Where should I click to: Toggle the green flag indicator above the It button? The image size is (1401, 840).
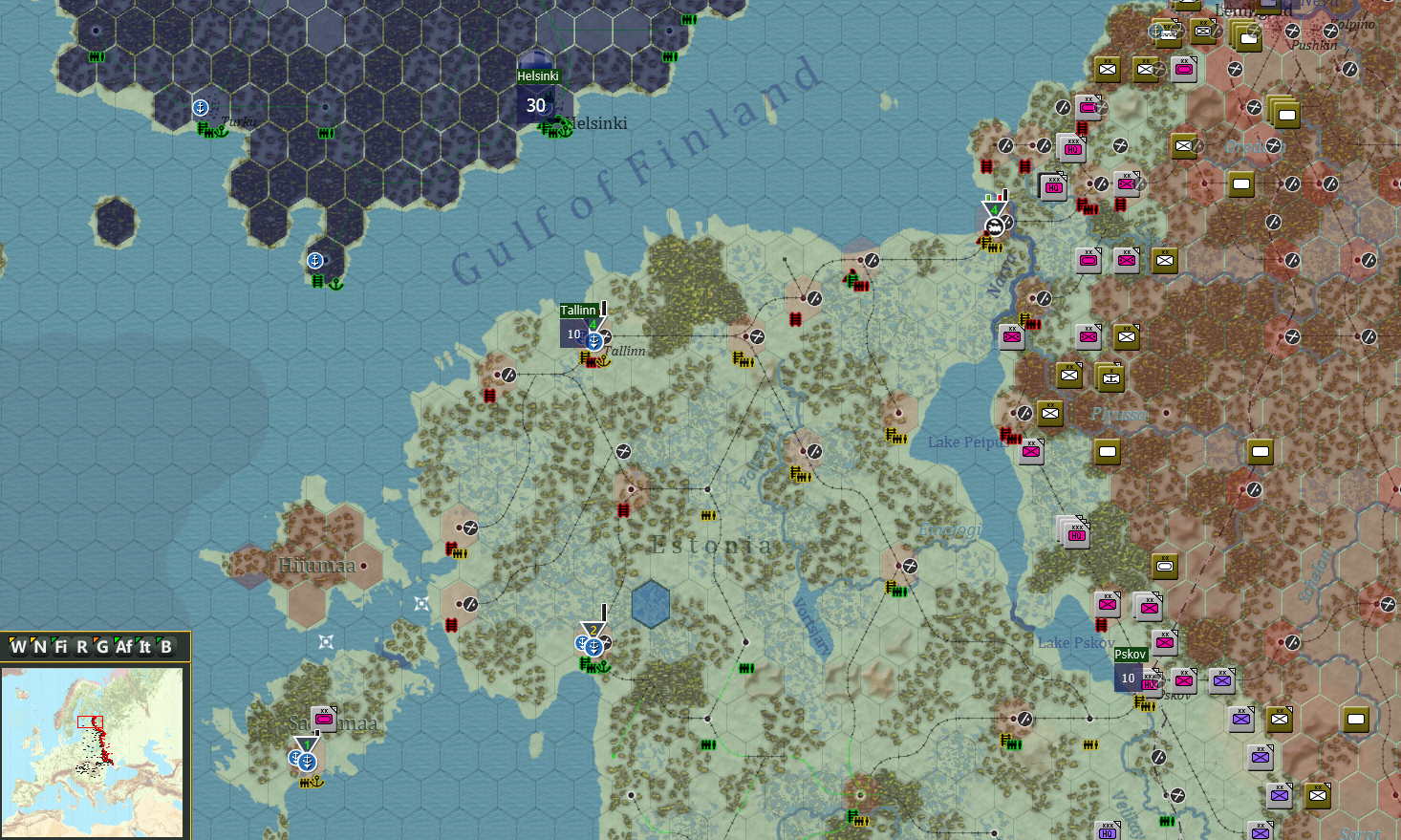[x=139, y=639]
